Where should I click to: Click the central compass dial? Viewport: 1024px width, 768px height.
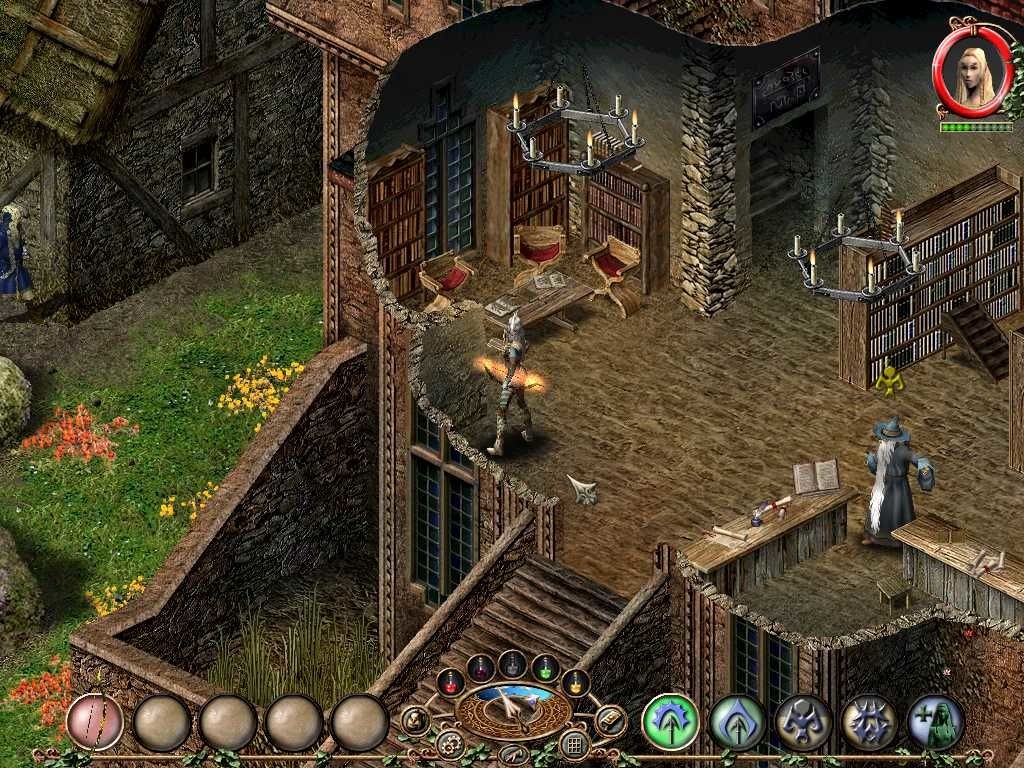pos(513,710)
